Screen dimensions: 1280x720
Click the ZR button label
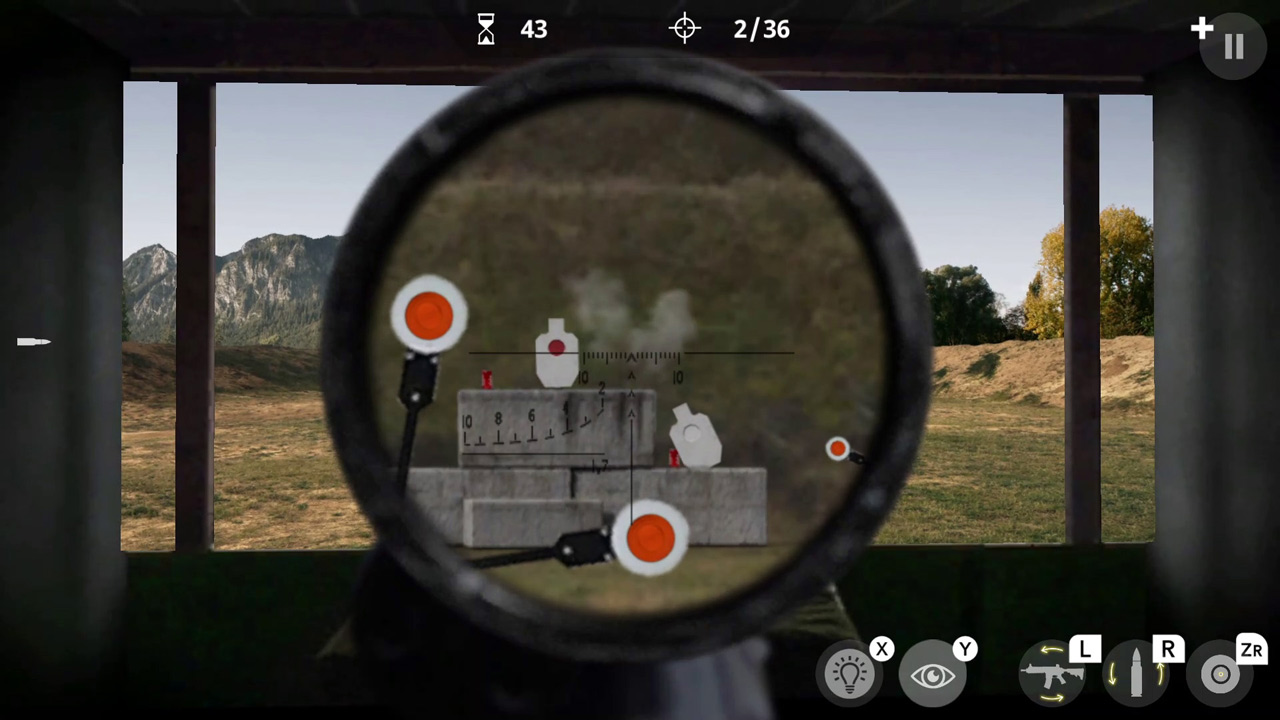click(x=1252, y=650)
